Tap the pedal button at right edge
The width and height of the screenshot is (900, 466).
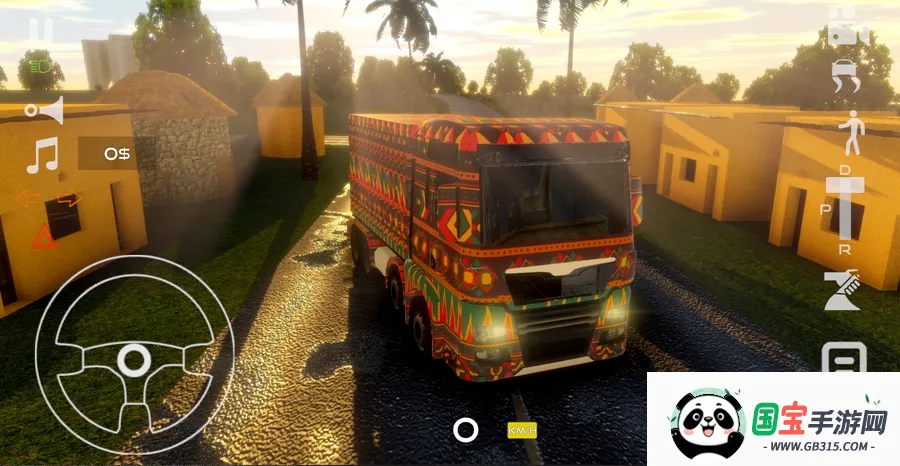point(845,357)
